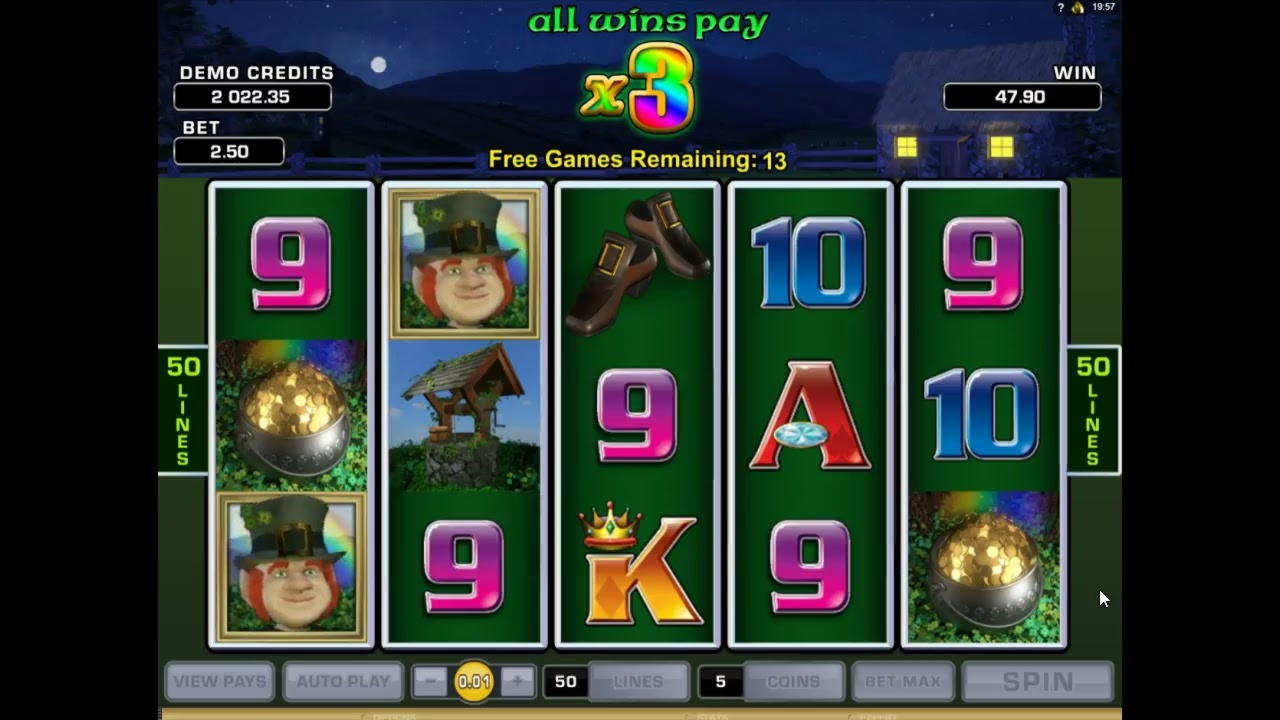
Task: Select the coins count field showing 5
Action: [x=722, y=681]
